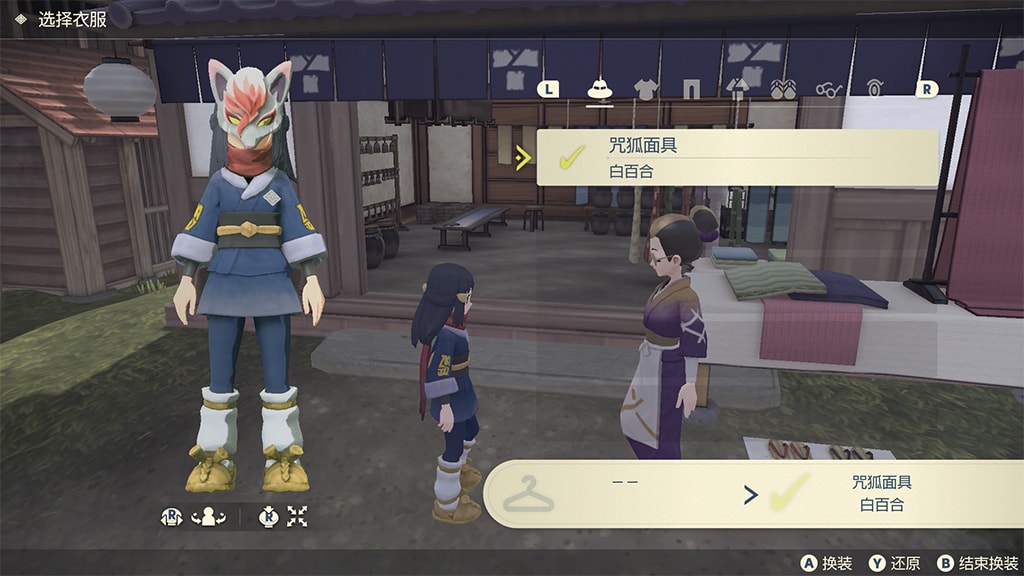
Task: Choose the kimono outfit category tab
Action: [737, 89]
